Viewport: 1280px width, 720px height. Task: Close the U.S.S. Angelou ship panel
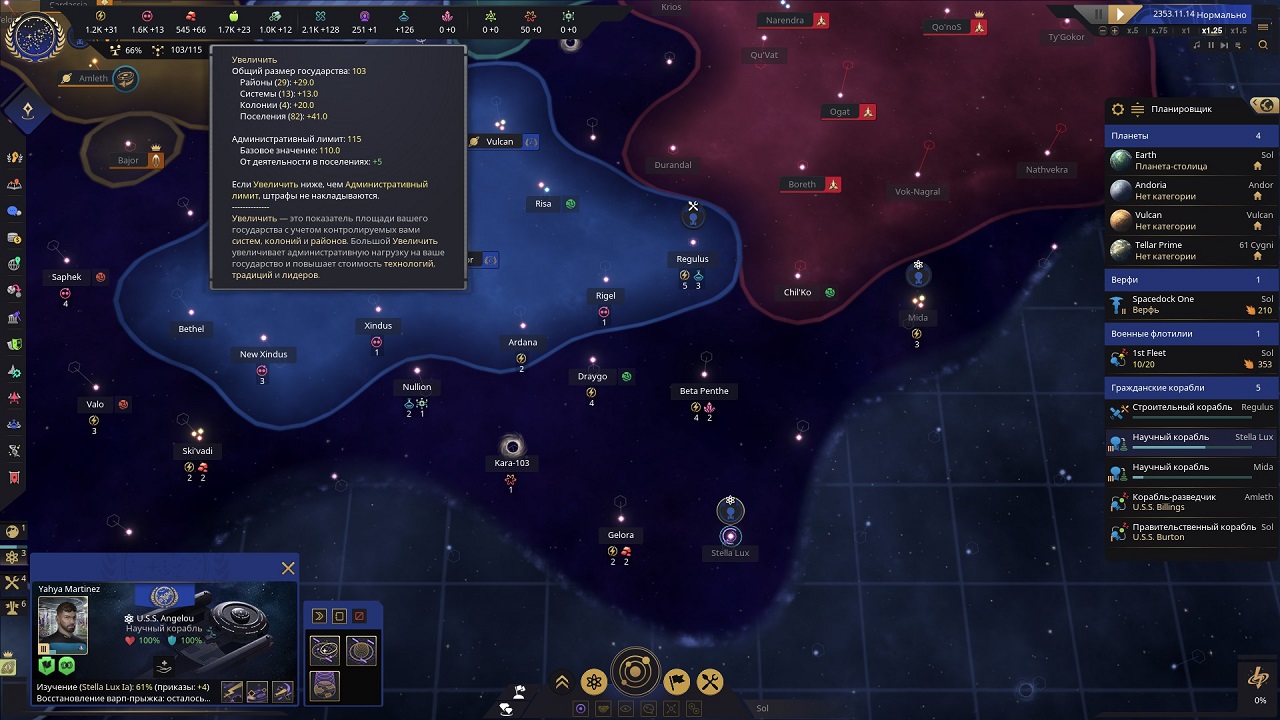coord(288,569)
